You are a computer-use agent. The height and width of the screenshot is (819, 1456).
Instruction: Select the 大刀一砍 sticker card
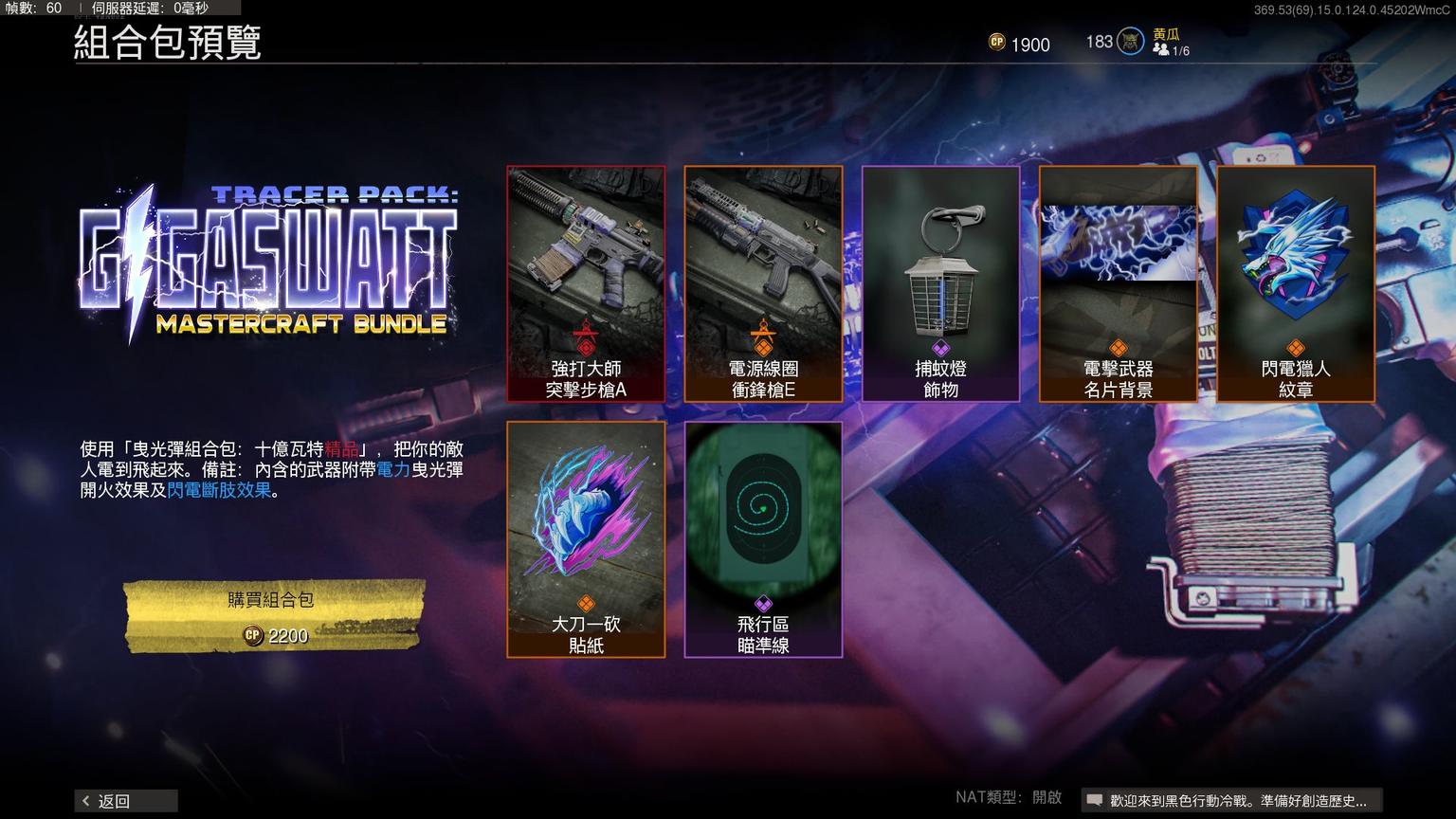(x=586, y=538)
